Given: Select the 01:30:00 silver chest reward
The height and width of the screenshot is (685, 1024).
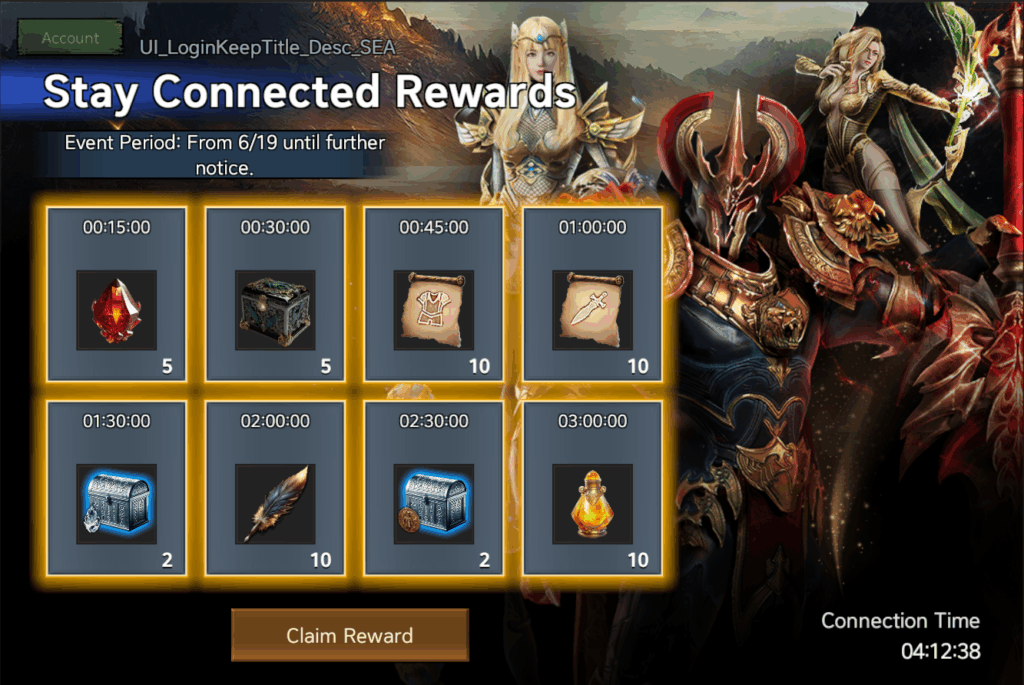Looking at the screenshot, I should click(x=117, y=503).
